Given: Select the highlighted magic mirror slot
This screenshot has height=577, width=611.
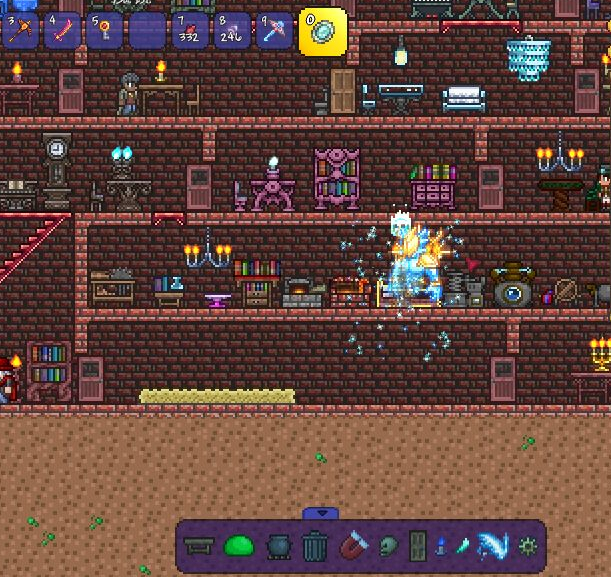Looking at the screenshot, I should (x=323, y=31).
